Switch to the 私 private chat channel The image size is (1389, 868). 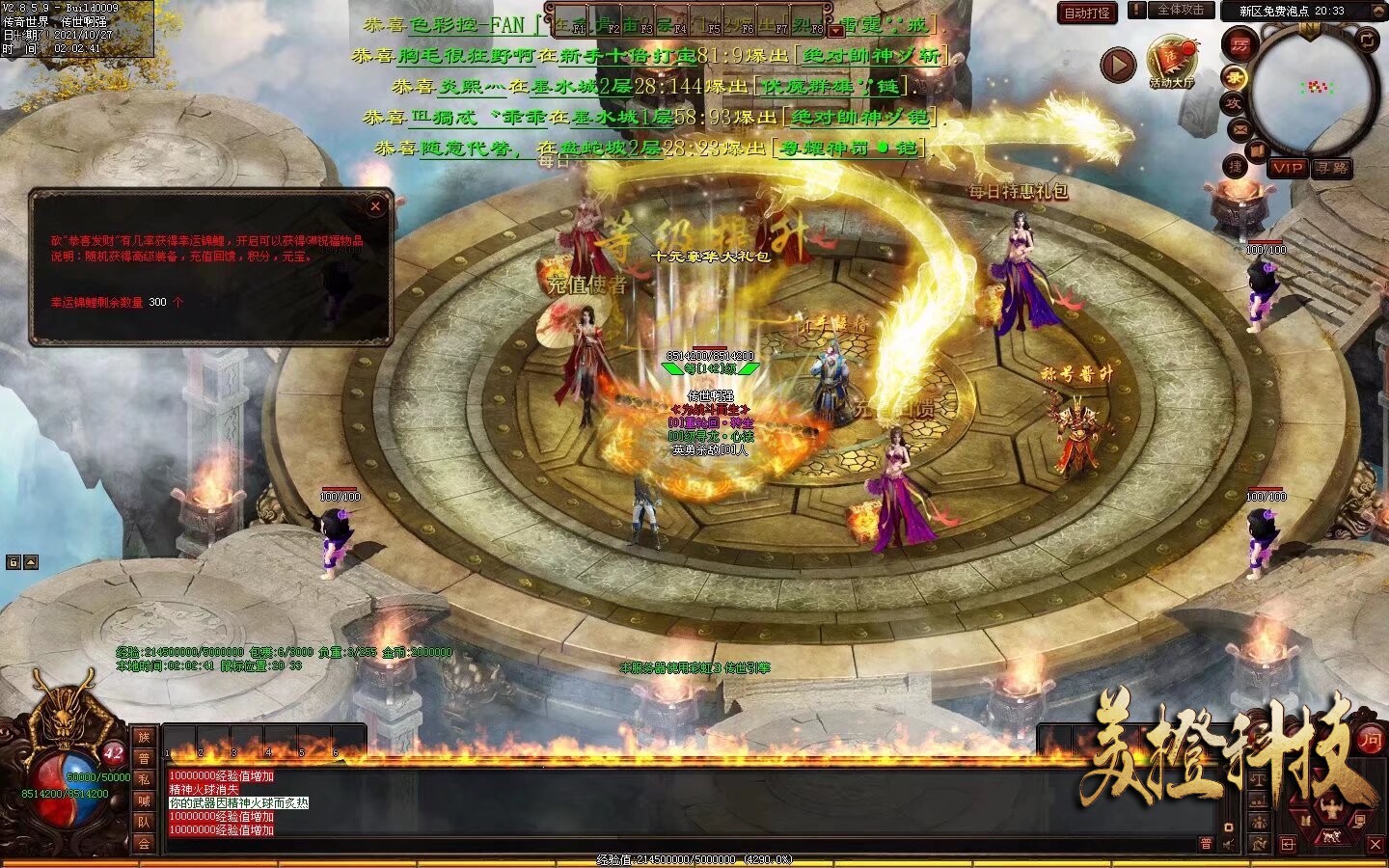pos(144,779)
